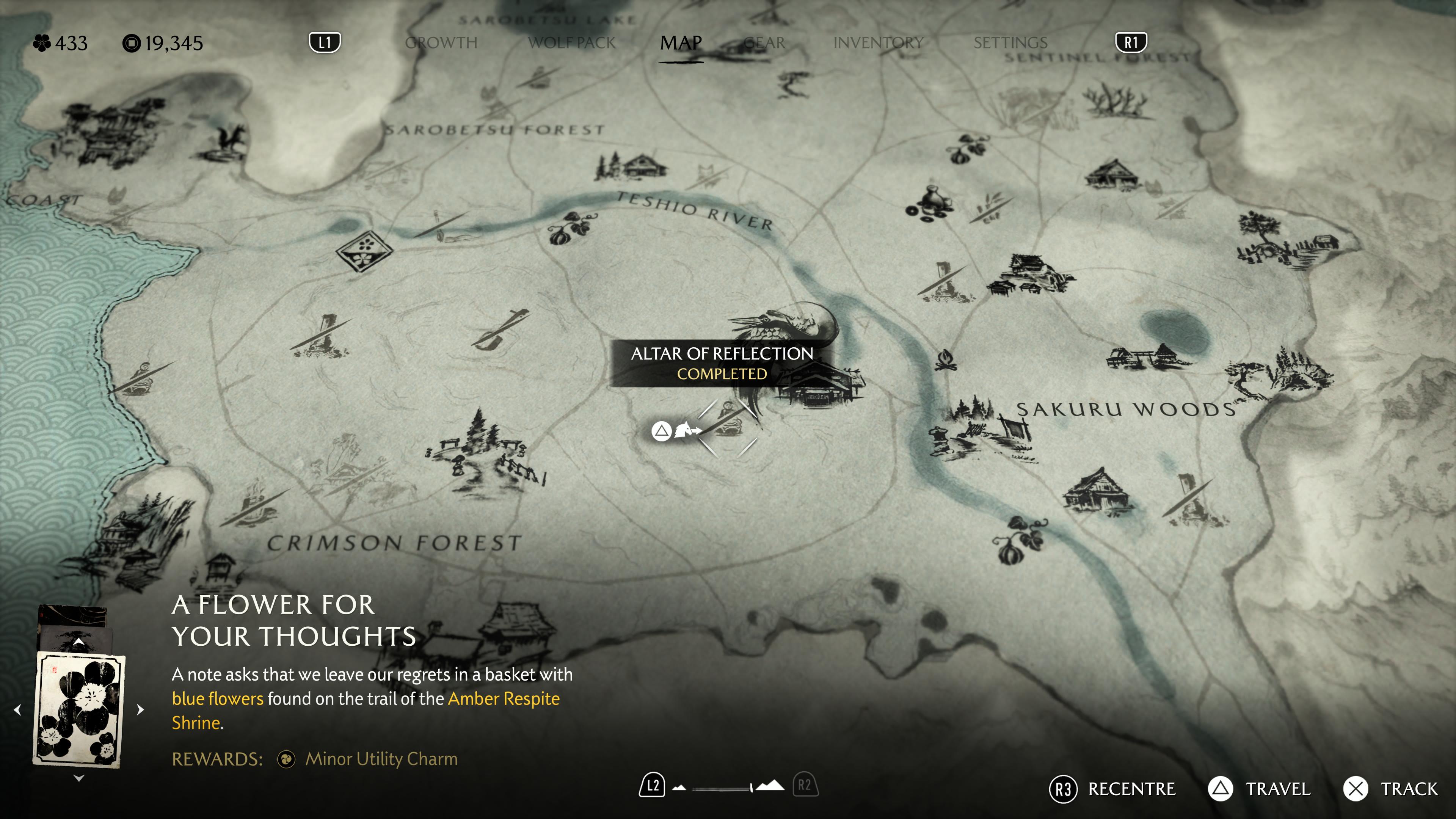Screen dimensions: 1456x819
Task: Switch to the Gear tab
Action: coord(764,43)
